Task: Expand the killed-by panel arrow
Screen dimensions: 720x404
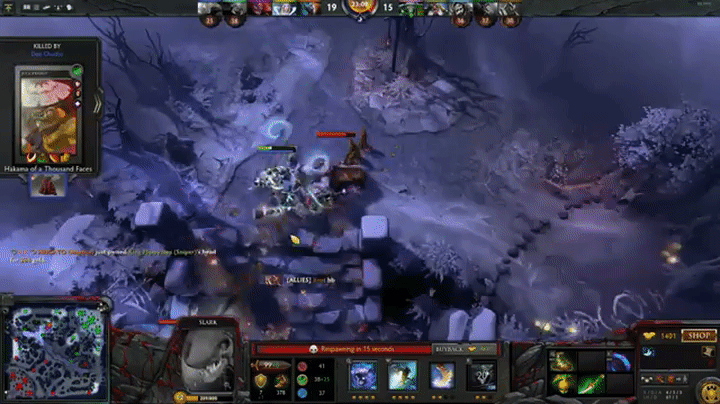Action: pyautogui.click(x=97, y=103)
